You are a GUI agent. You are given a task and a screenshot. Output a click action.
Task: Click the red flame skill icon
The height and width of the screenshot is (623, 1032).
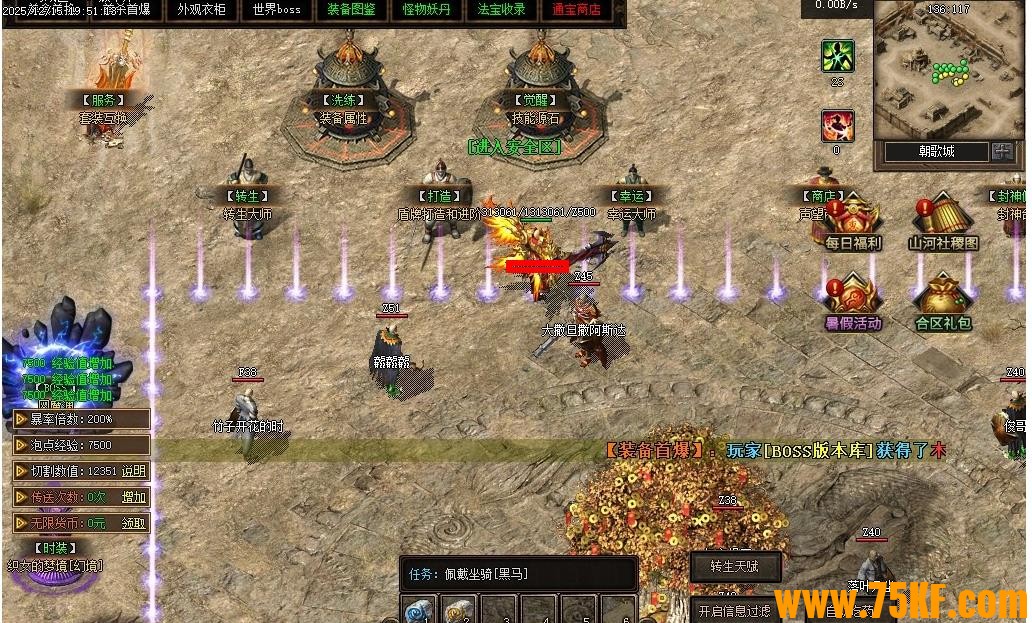point(837,126)
